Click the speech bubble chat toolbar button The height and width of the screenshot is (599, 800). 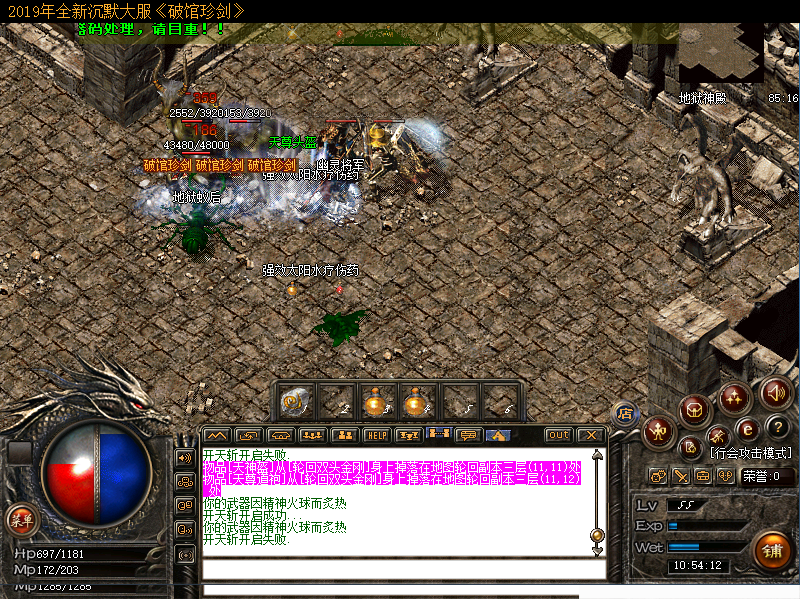pyautogui.click(x=467, y=435)
